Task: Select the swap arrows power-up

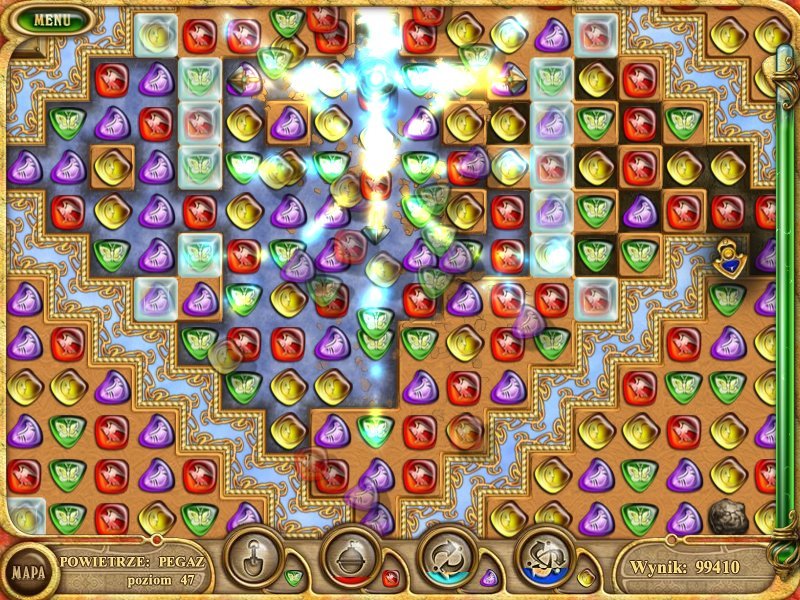Action: click(445, 556)
